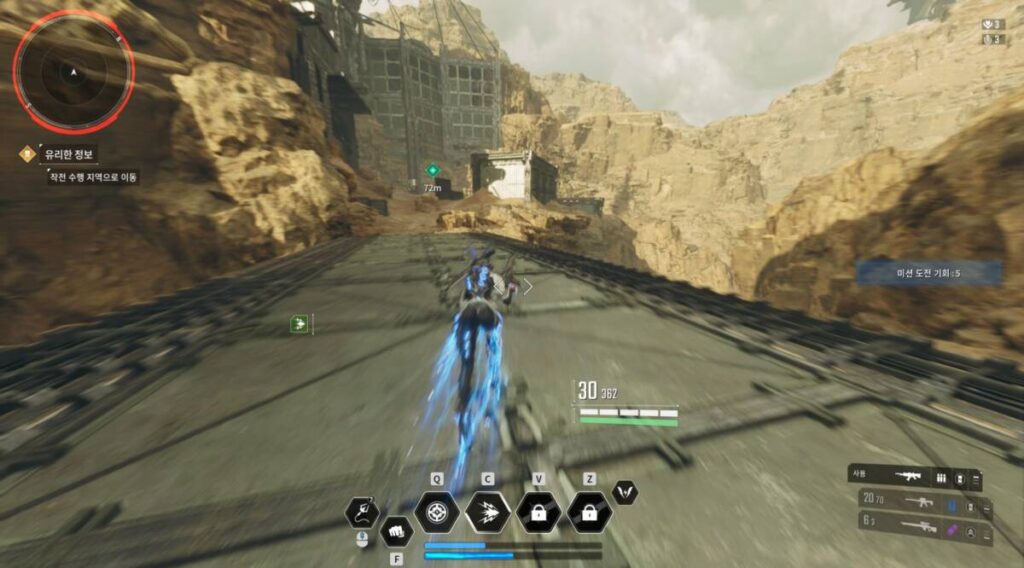
Task: Click the green arrow marker icon
Action: coord(298,323)
